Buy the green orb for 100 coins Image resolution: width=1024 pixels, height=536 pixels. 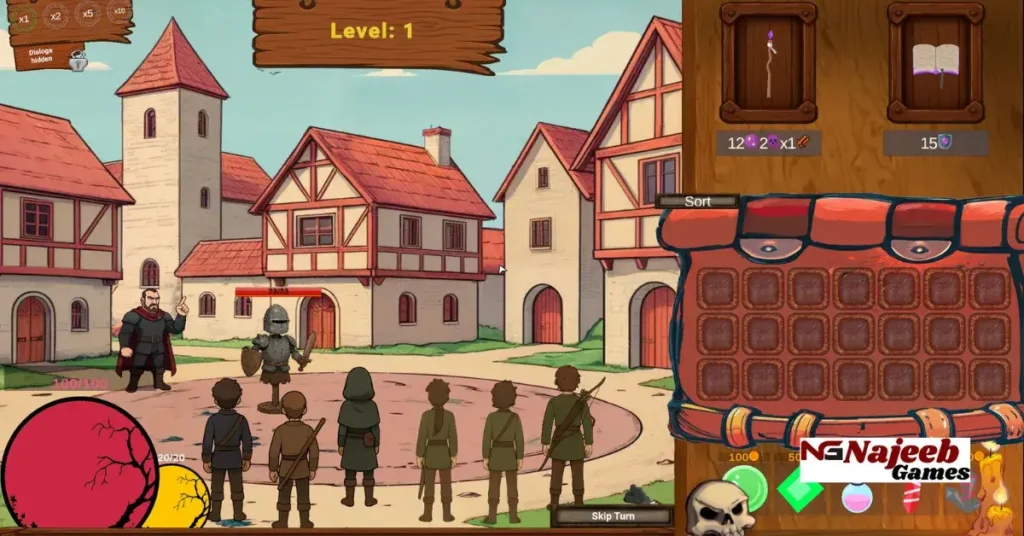744,487
